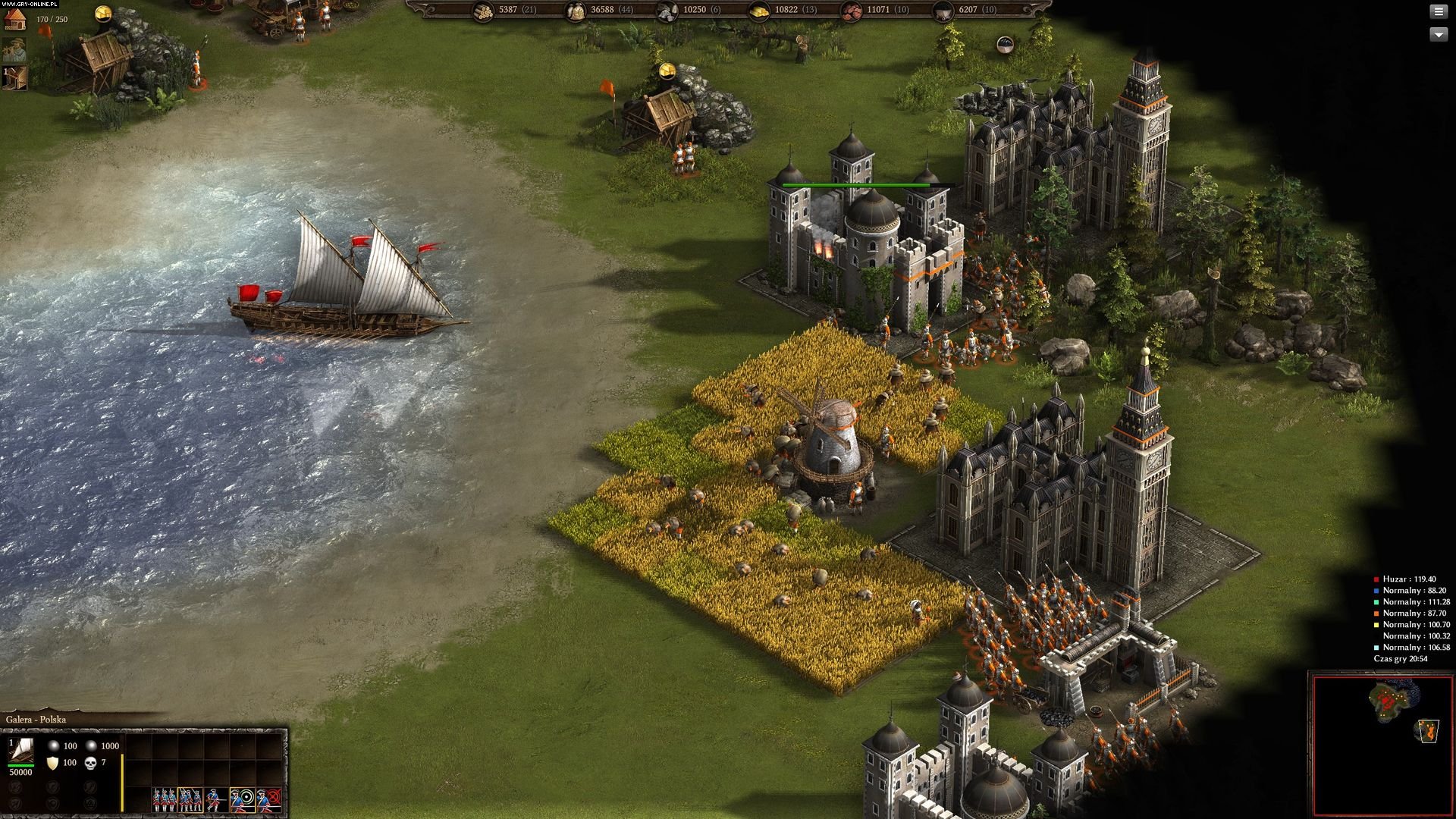Click the downward arrow dropdown button

coord(1439,34)
